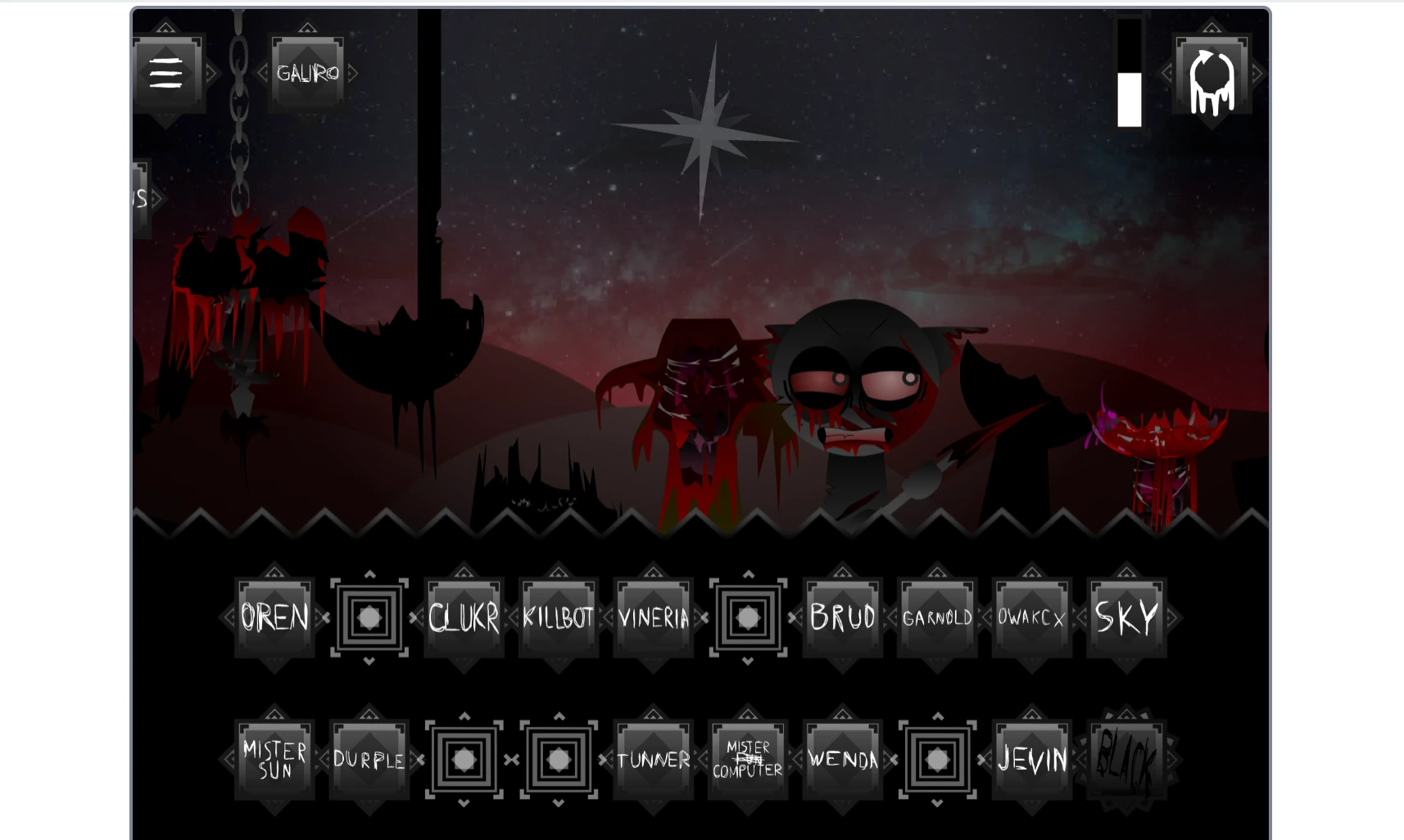The height and width of the screenshot is (840, 1404).
Task: Toggle the mystery tile between OREN and CLUKR
Action: [x=369, y=618]
